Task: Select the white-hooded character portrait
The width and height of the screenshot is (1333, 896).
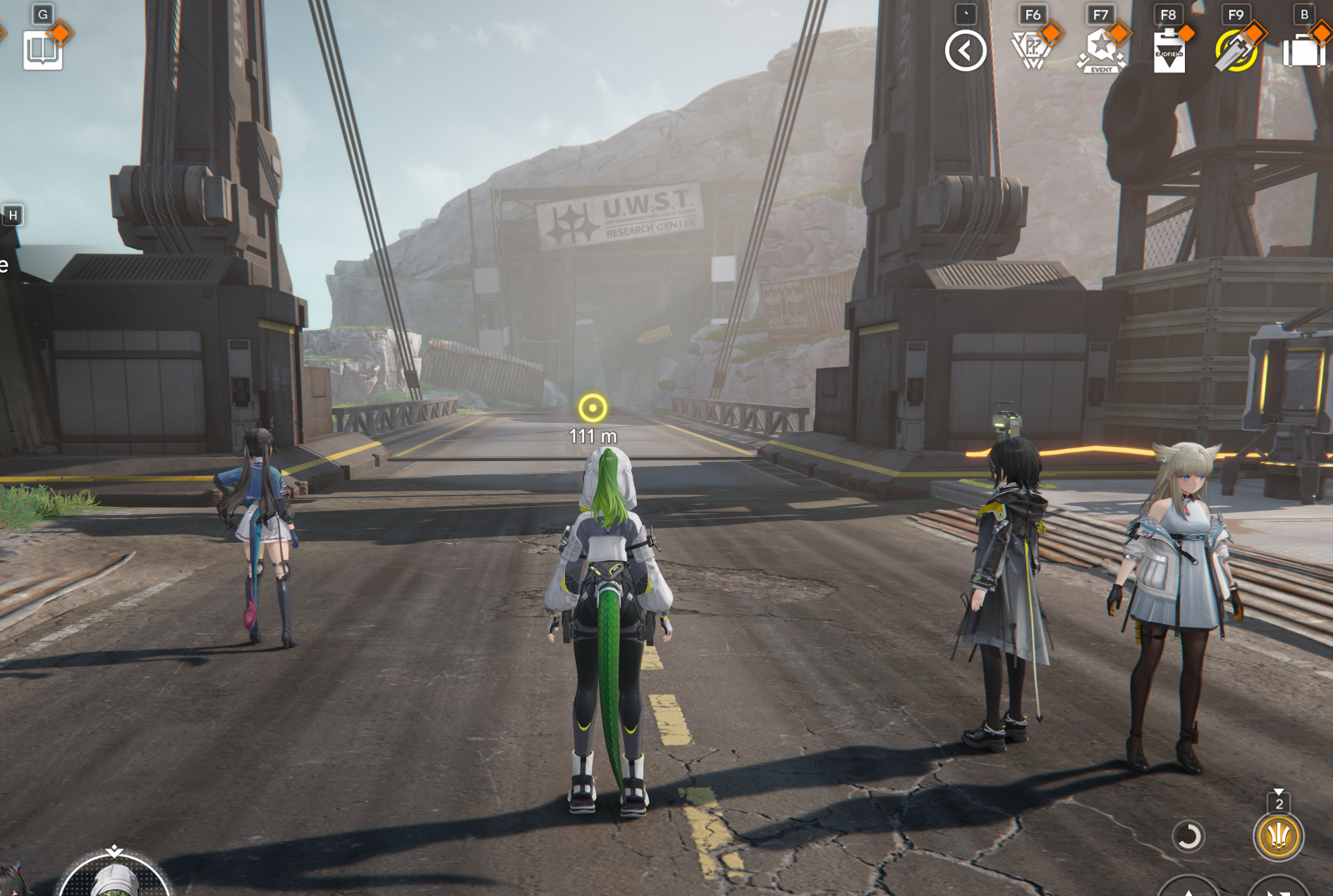Action: (x=114, y=878)
